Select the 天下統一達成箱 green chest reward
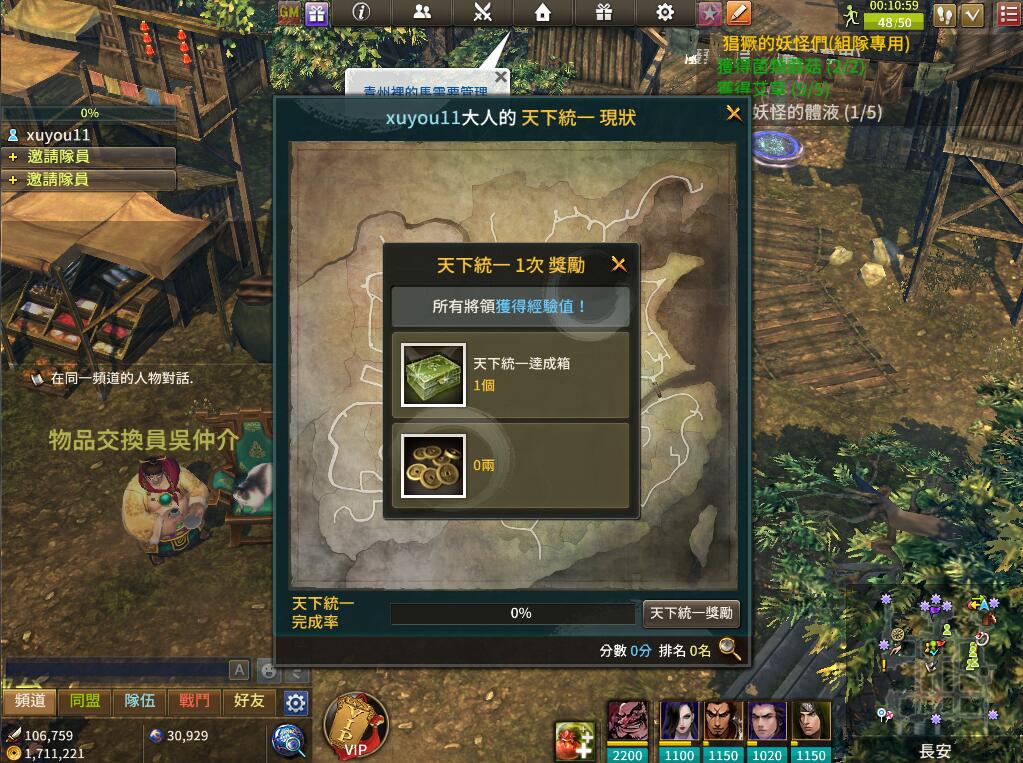 pyautogui.click(x=433, y=375)
